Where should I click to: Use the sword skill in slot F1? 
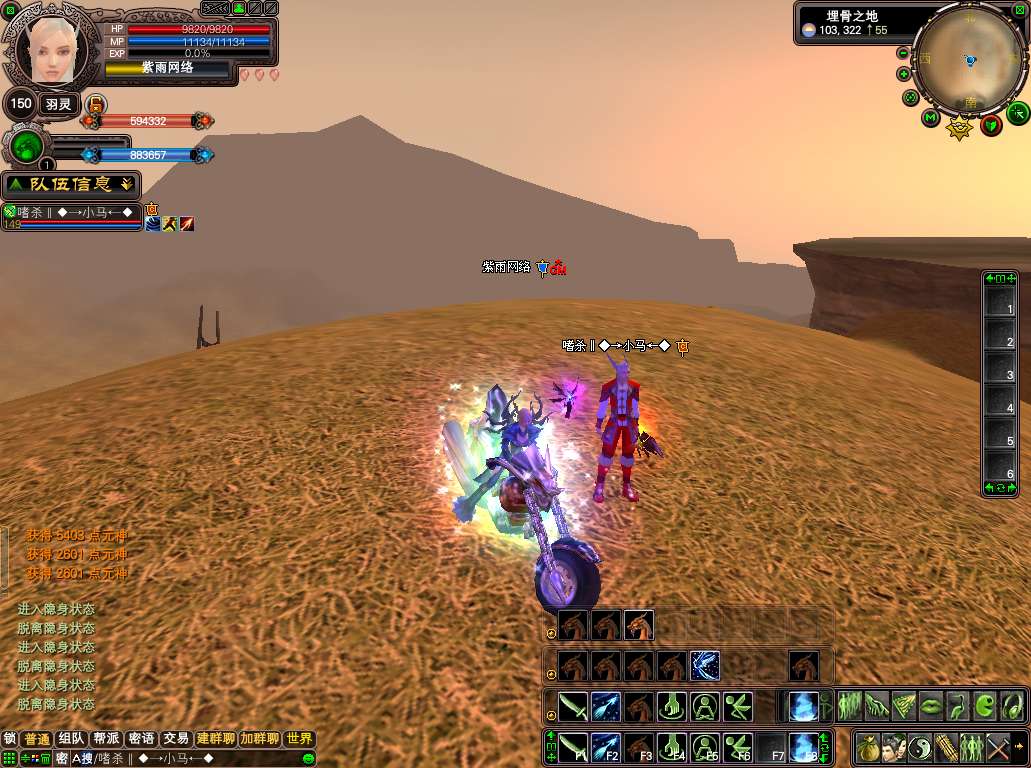pyautogui.click(x=573, y=746)
